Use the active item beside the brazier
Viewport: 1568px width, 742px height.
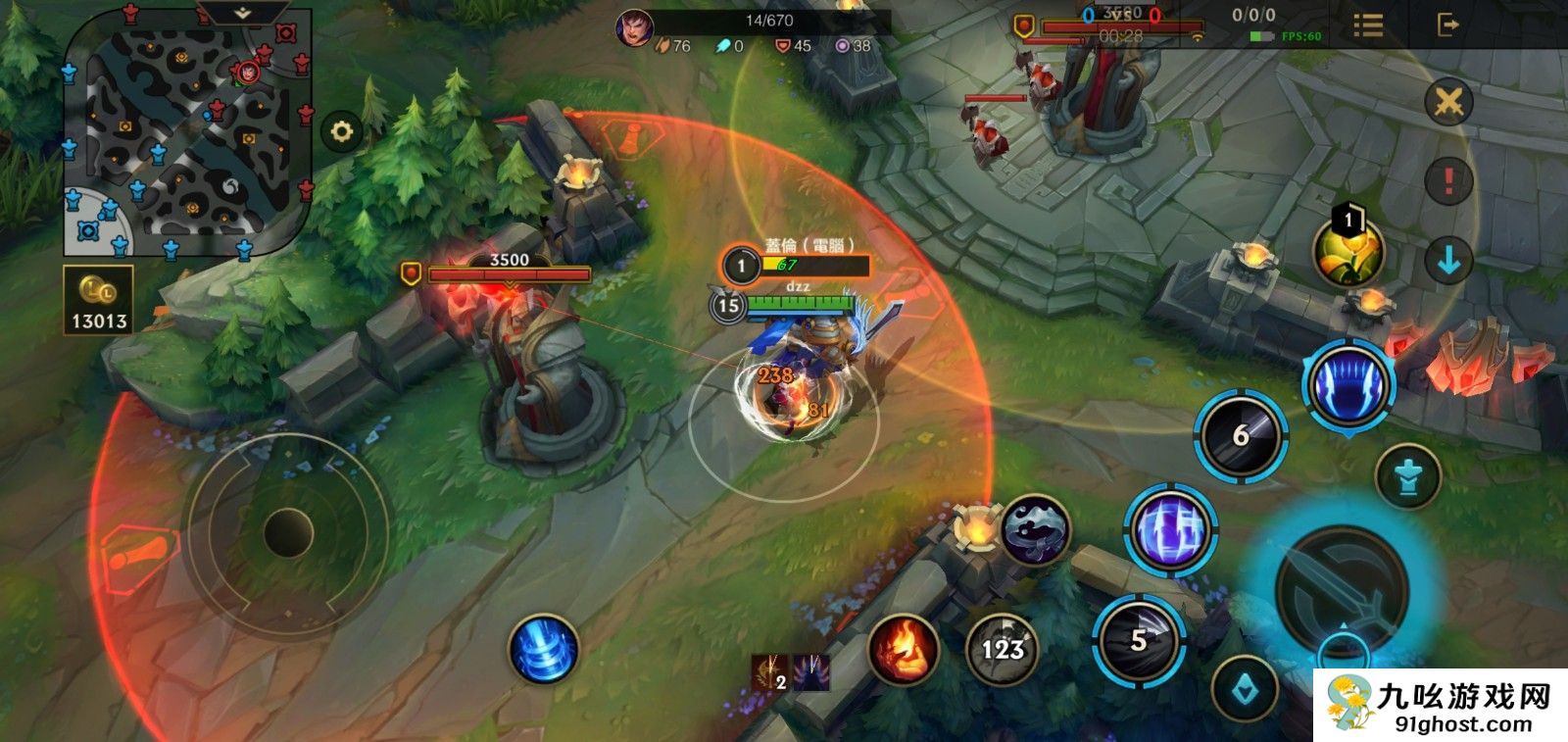point(1035,529)
